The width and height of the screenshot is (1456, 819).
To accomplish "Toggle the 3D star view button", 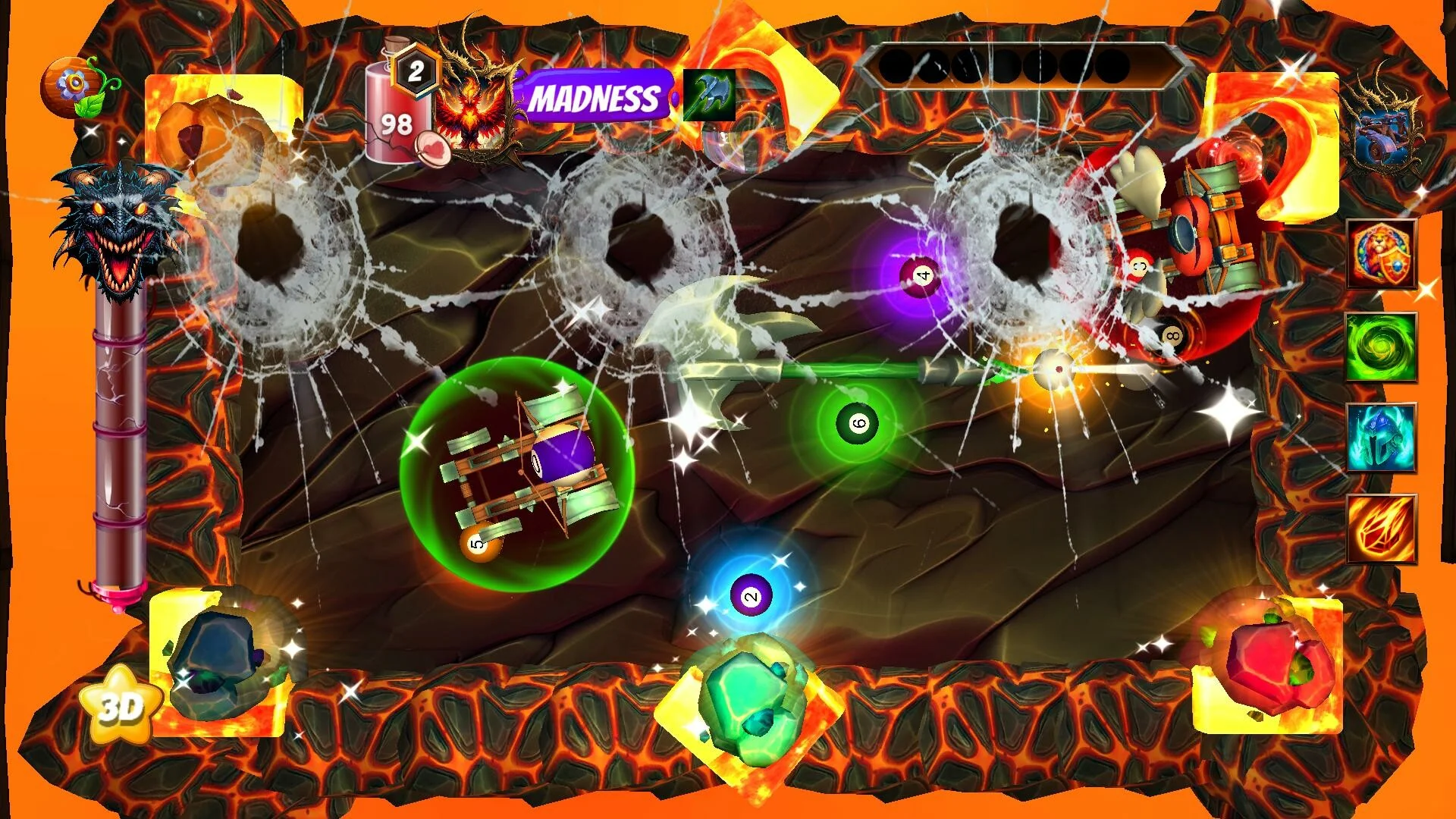I will 121,705.
